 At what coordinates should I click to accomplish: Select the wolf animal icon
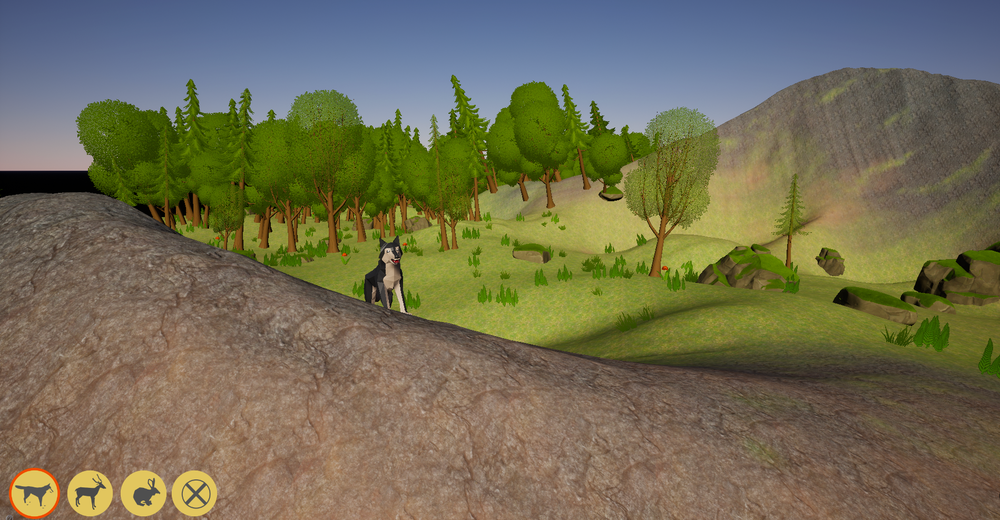pos(35,493)
